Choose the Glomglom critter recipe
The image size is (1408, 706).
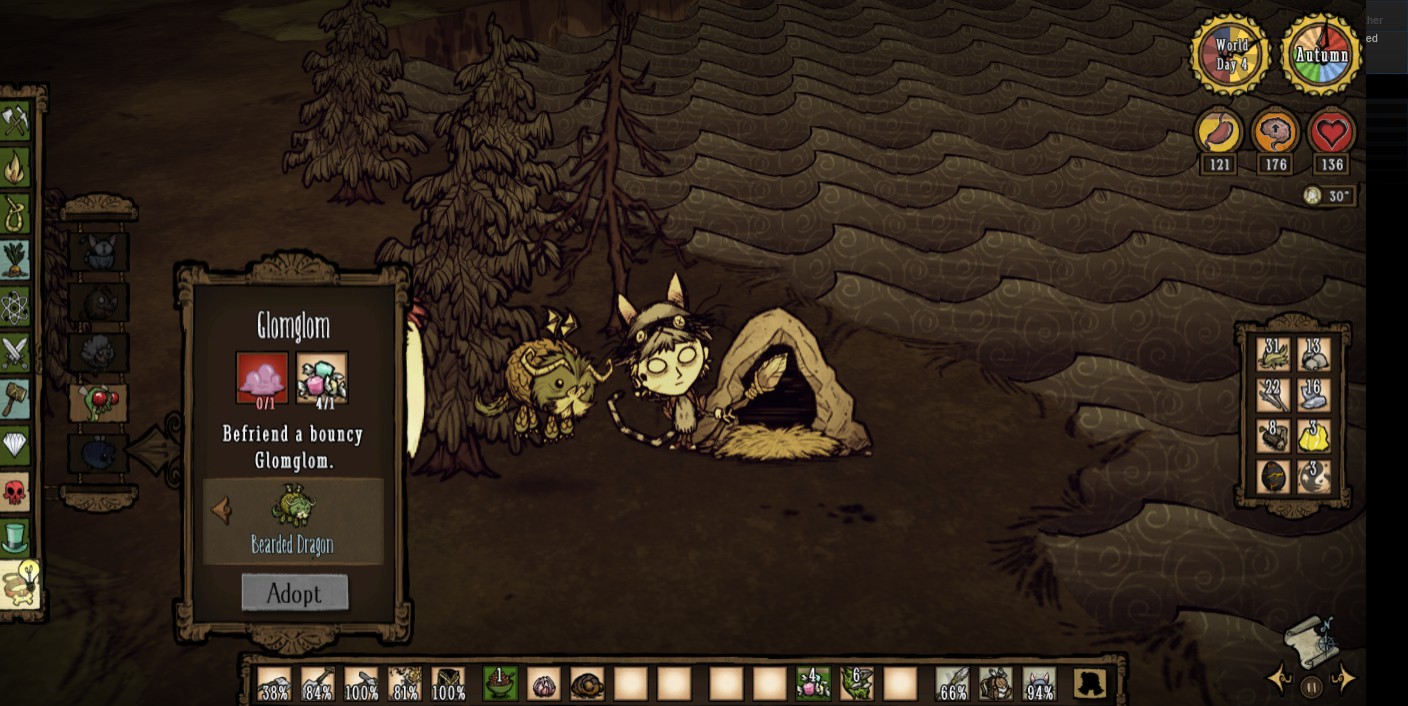(98, 403)
